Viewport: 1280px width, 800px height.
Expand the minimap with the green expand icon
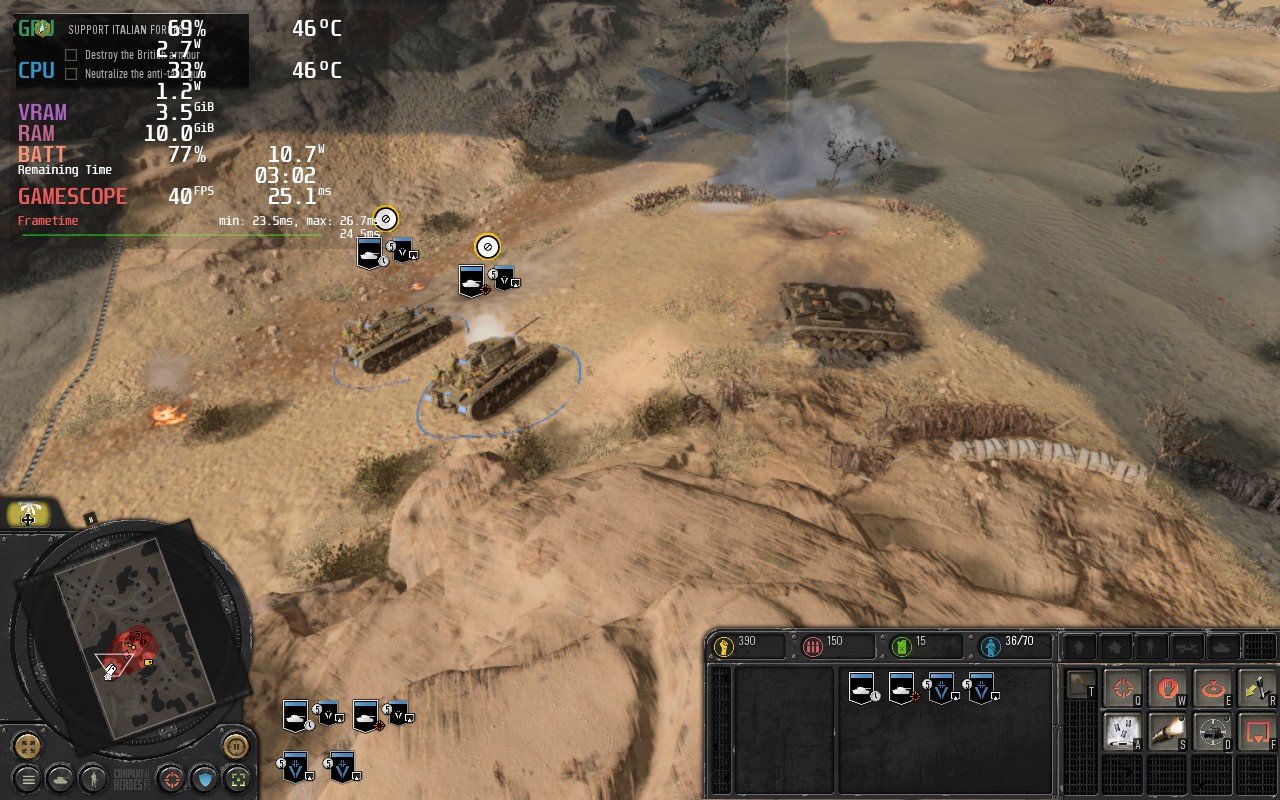point(238,779)
